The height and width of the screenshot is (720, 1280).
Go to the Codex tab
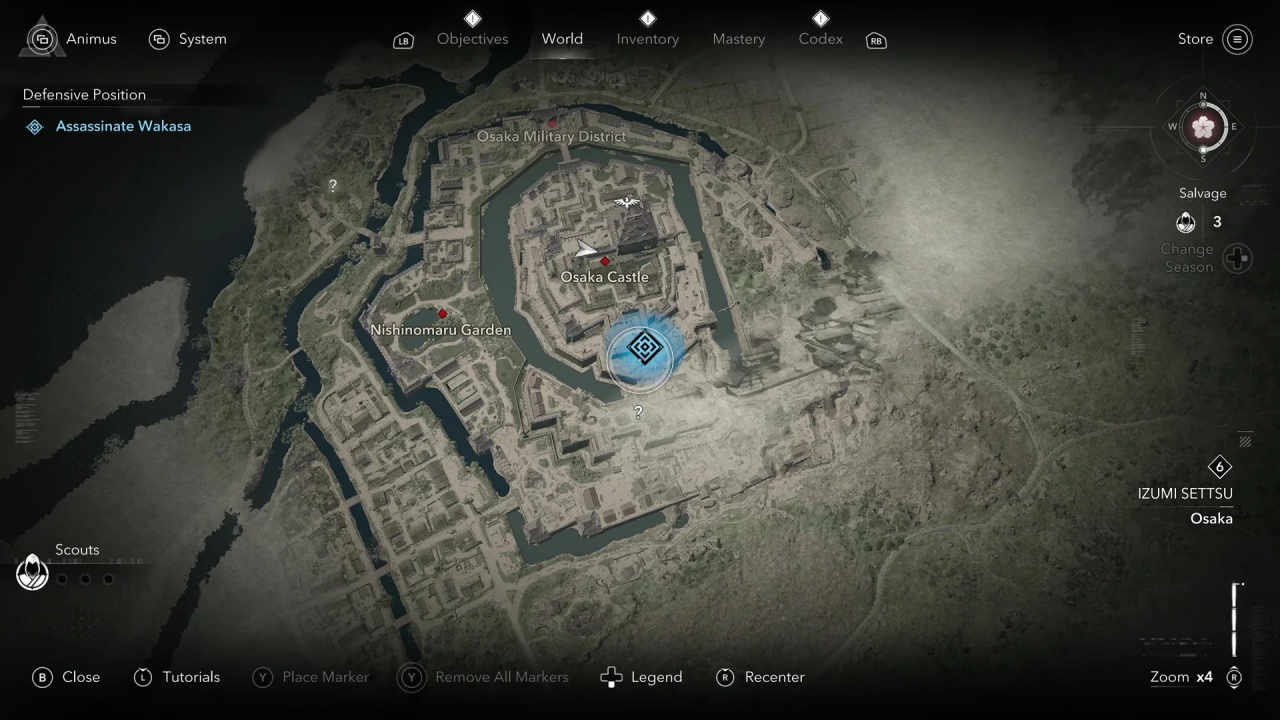coord(820,39)
